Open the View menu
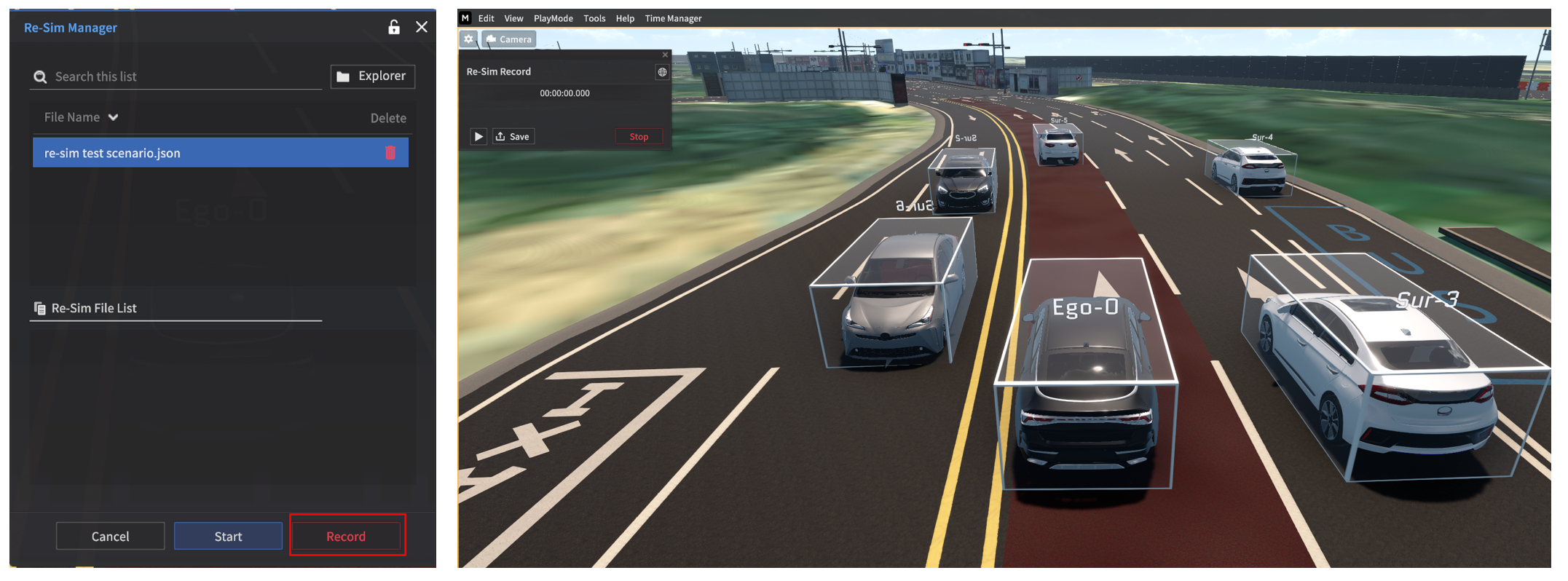 click(513, 18)
